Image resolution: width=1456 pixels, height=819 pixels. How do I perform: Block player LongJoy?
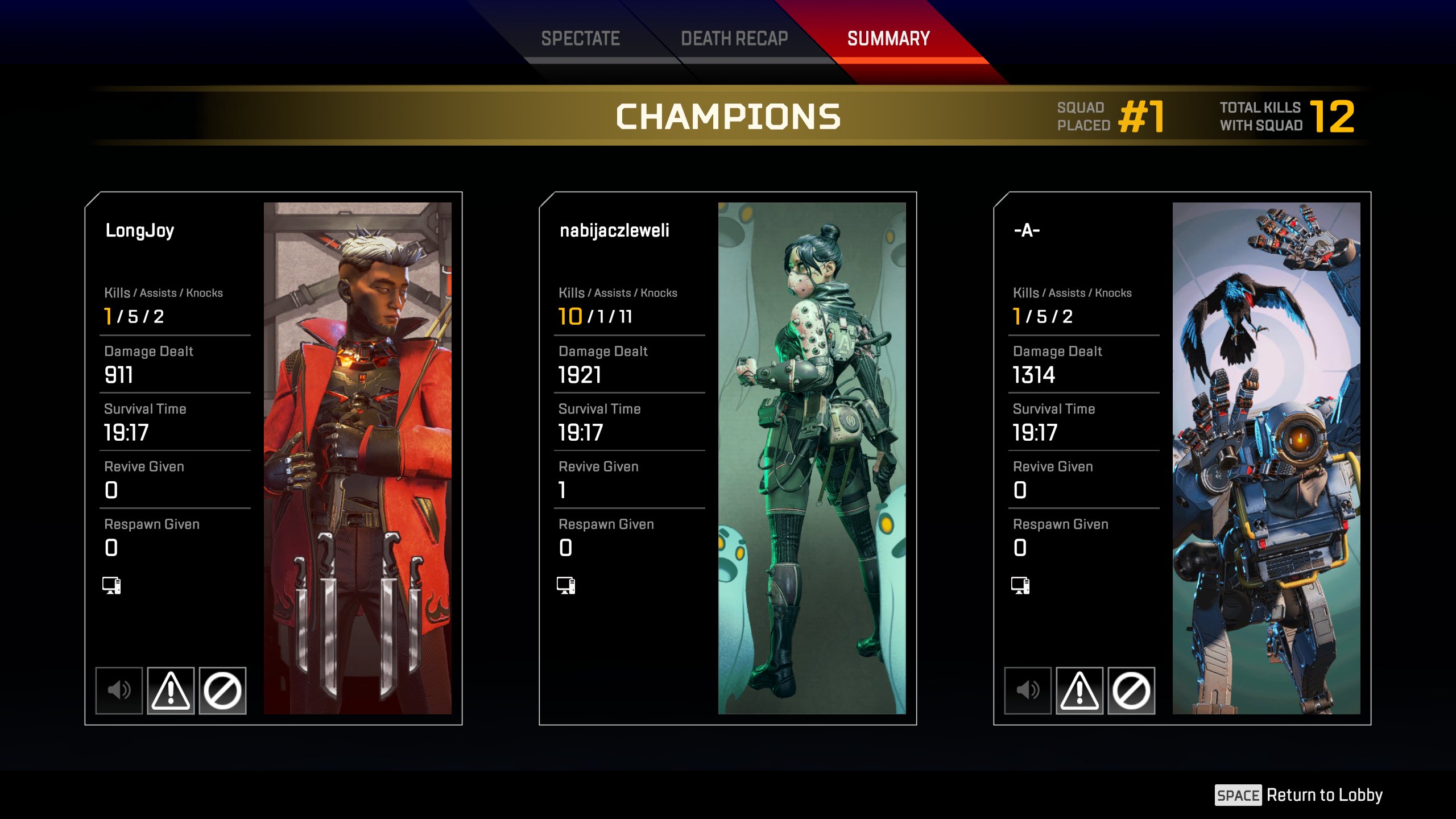click(x=222, y=690)
